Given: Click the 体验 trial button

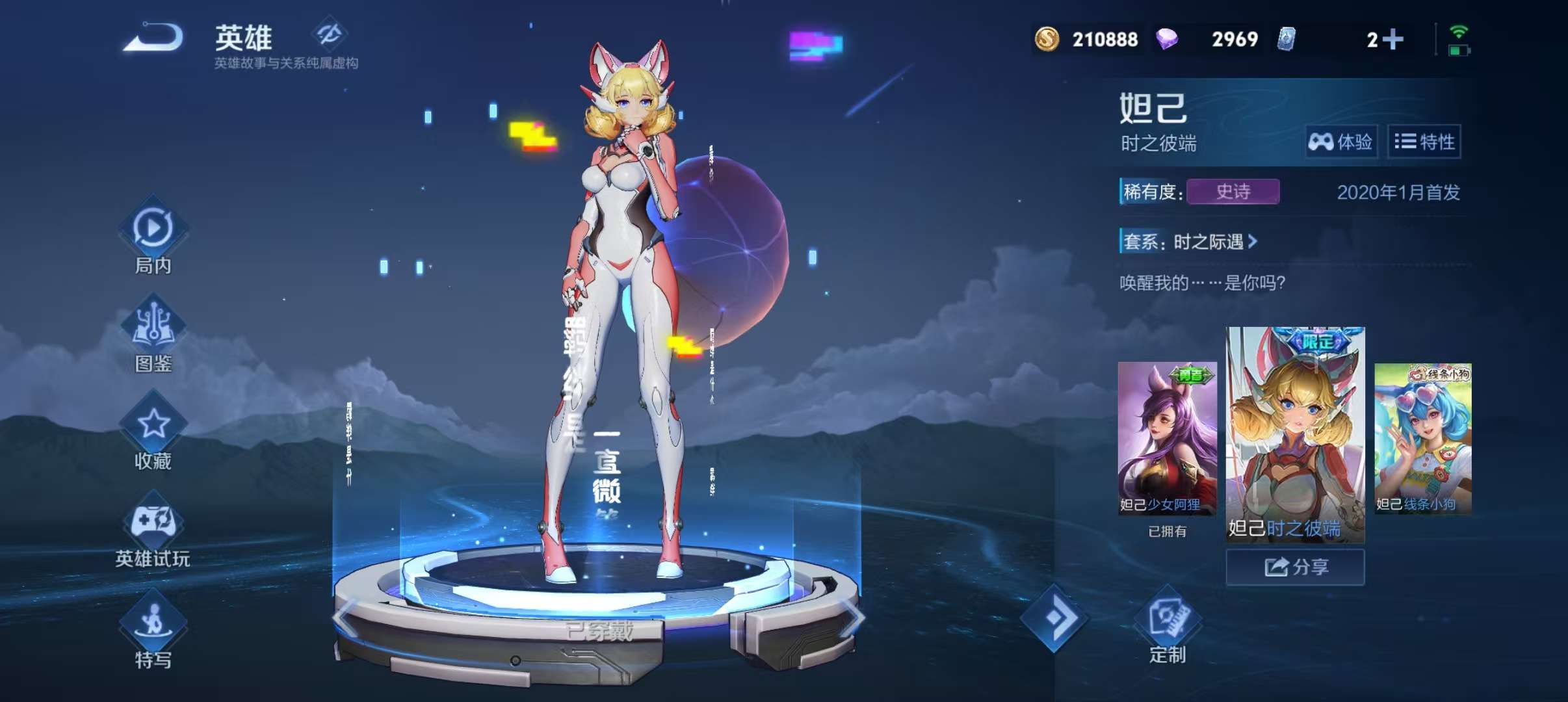Looking at the screenshot, I should tap(1340, 142).
